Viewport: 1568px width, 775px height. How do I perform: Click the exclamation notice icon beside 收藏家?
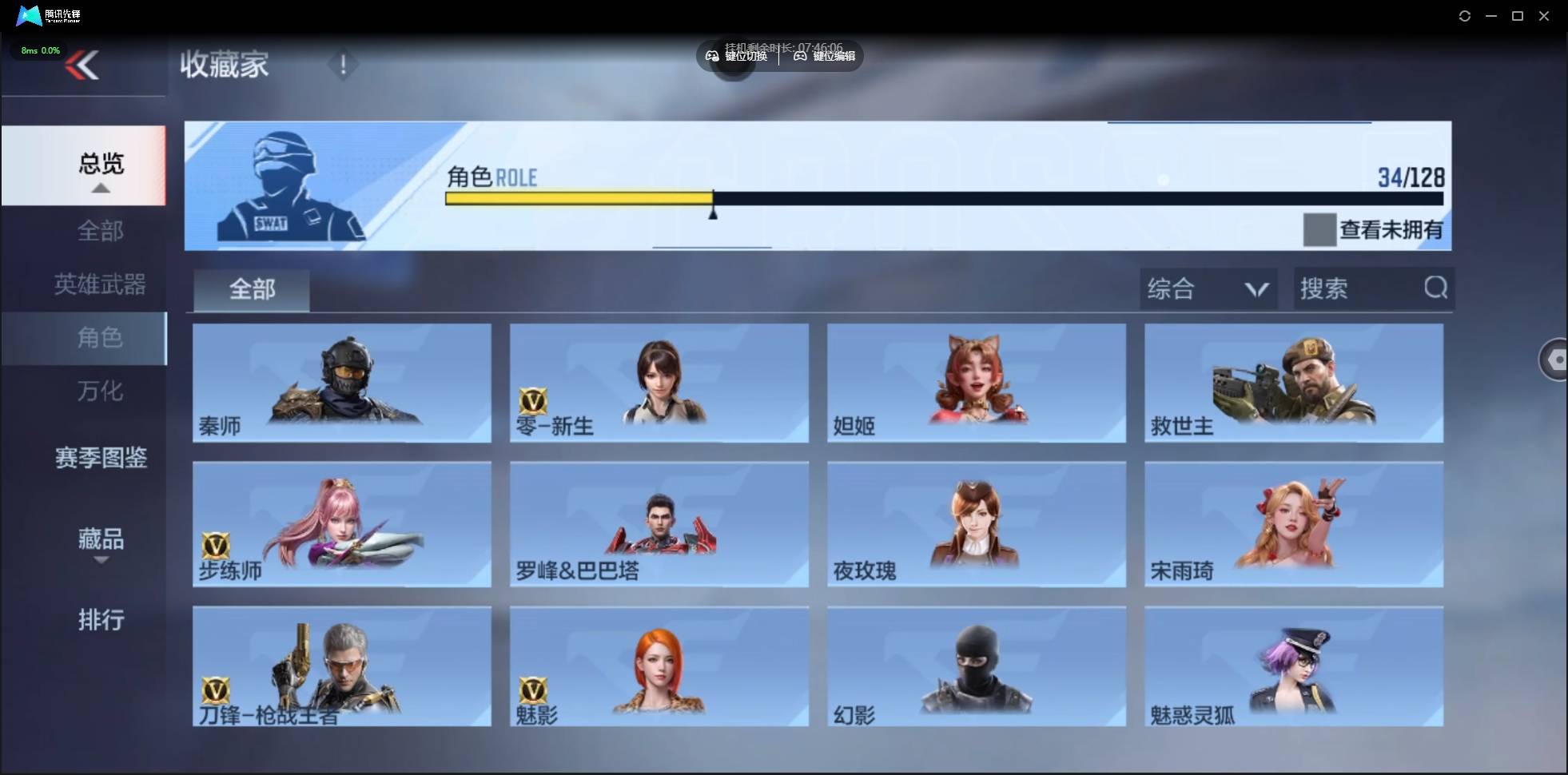(x=343, y=64)
